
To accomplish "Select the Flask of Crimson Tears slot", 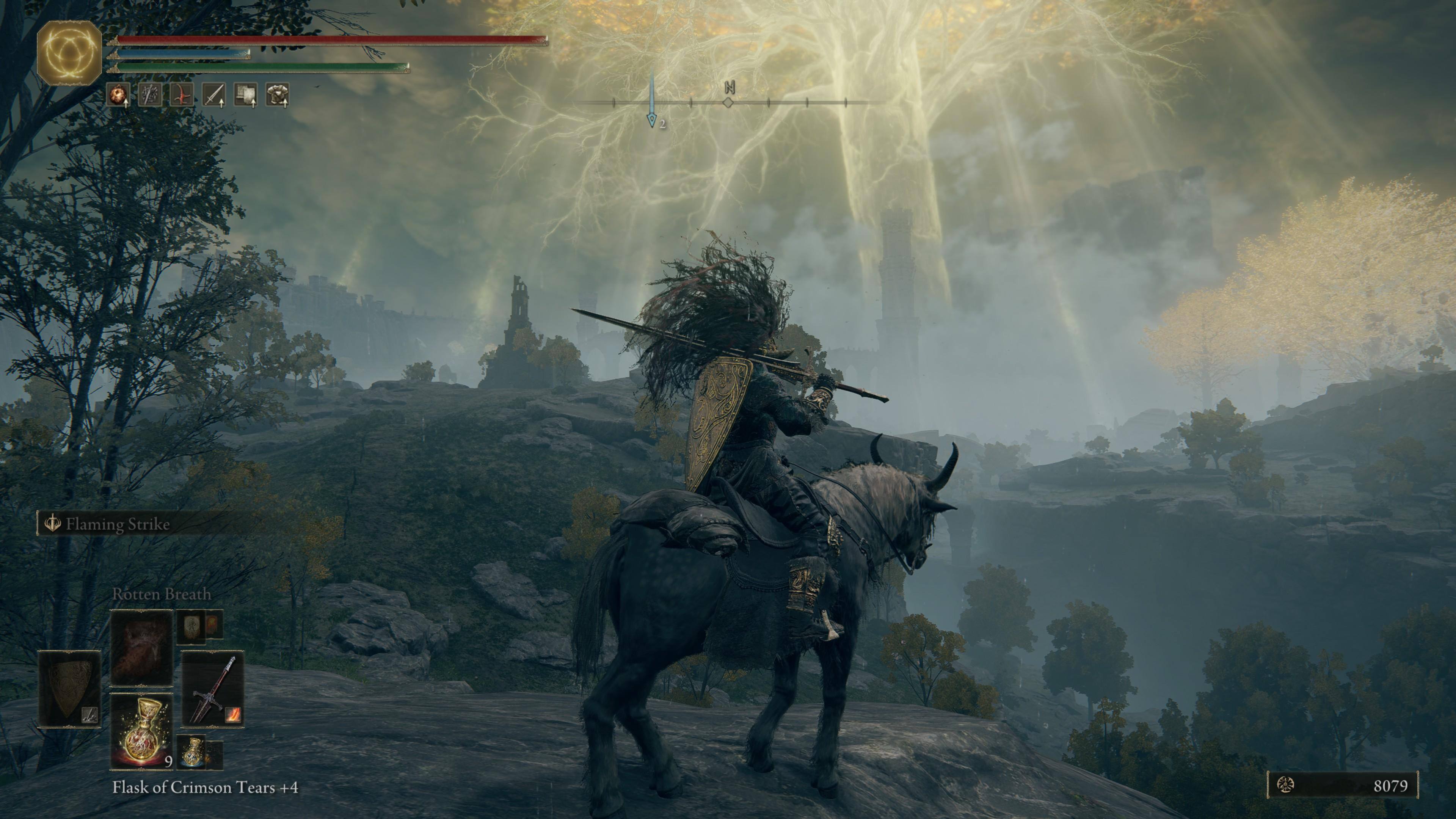I will pos(141,731).
